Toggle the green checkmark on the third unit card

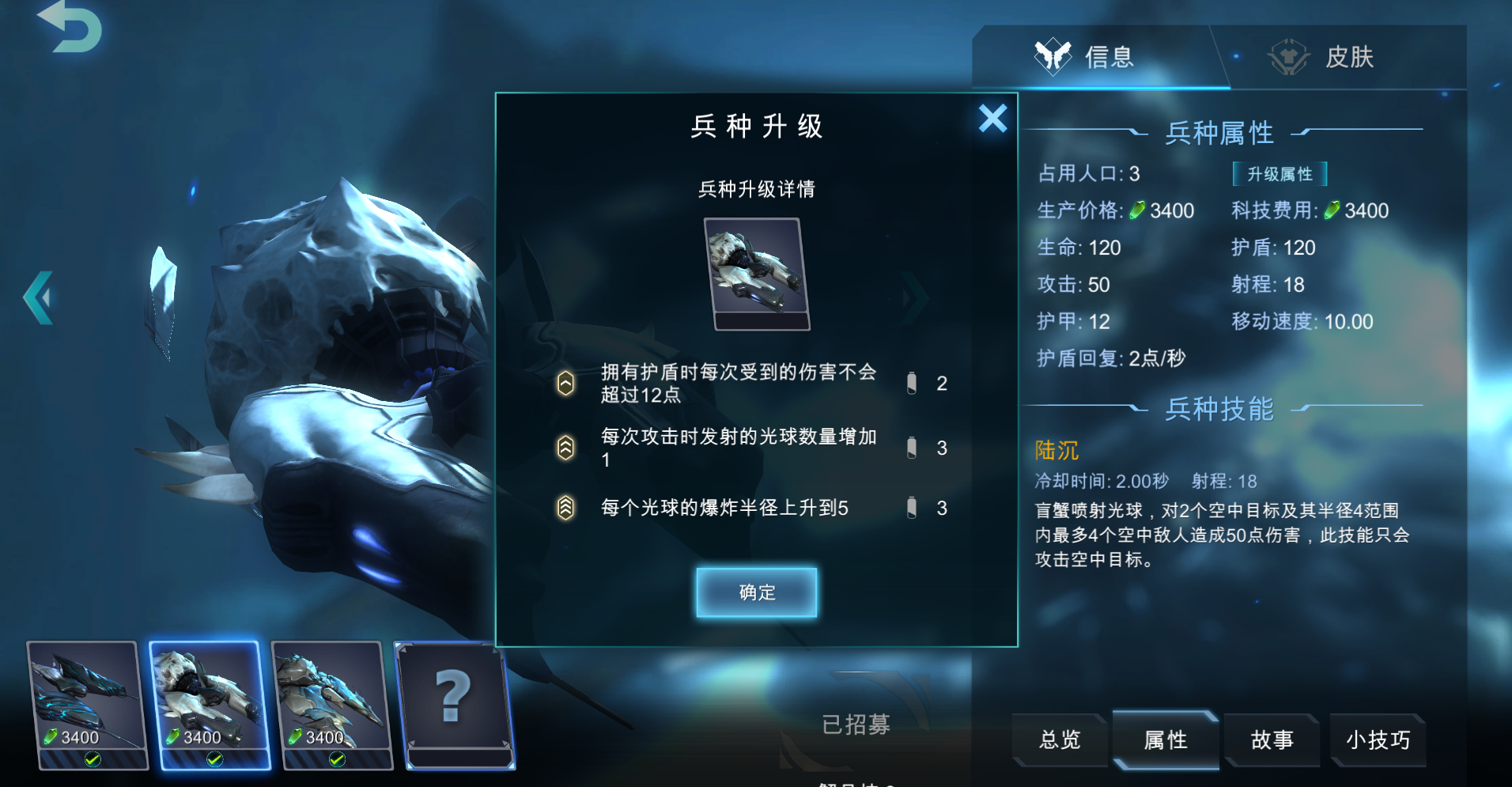(x=335, y=759)
